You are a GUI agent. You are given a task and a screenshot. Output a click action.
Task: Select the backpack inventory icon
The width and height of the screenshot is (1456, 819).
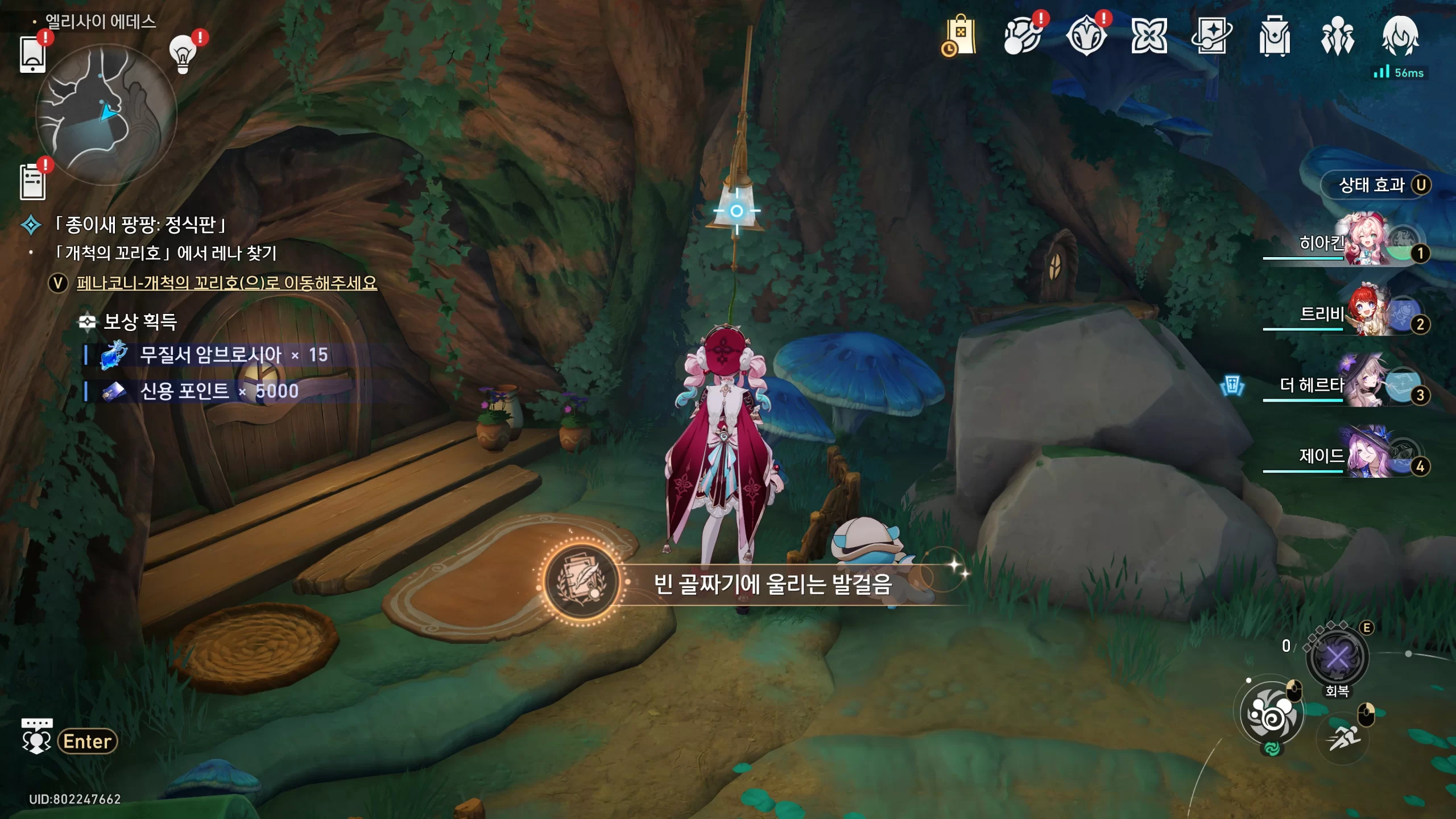(x=1274, y=36)
